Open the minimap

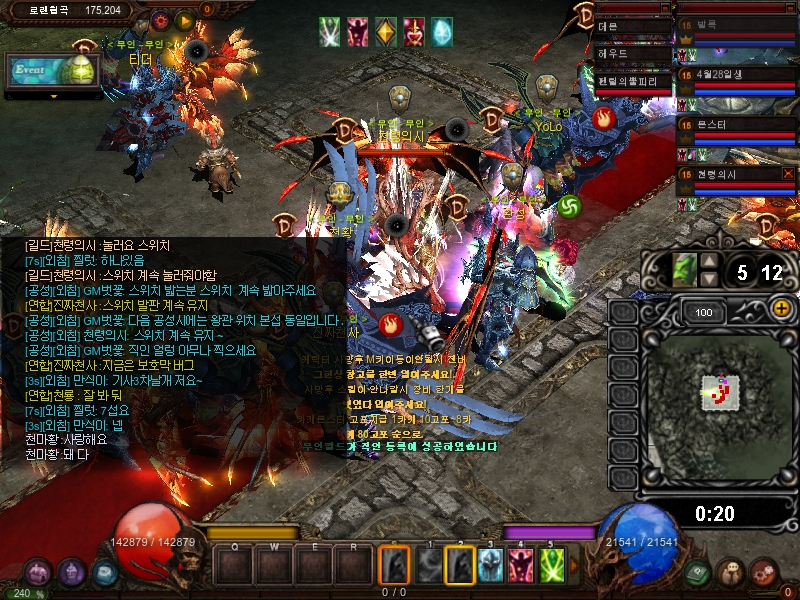(714, 386)
